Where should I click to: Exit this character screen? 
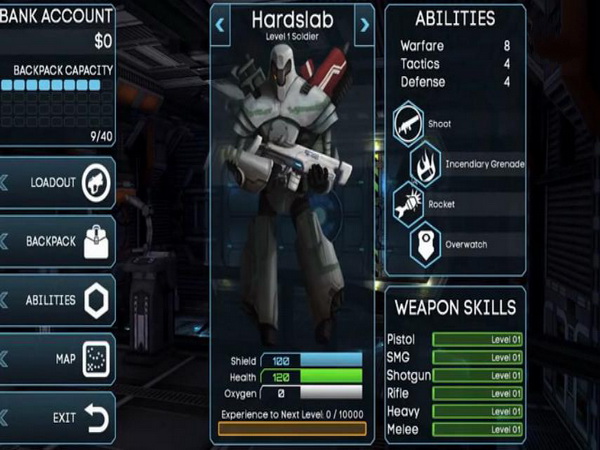tap(58, 417)
